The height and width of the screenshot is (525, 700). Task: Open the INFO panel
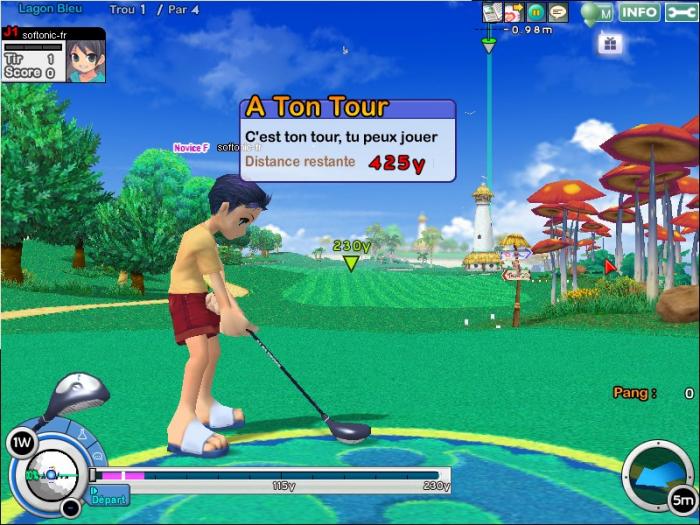pos(639,12)
